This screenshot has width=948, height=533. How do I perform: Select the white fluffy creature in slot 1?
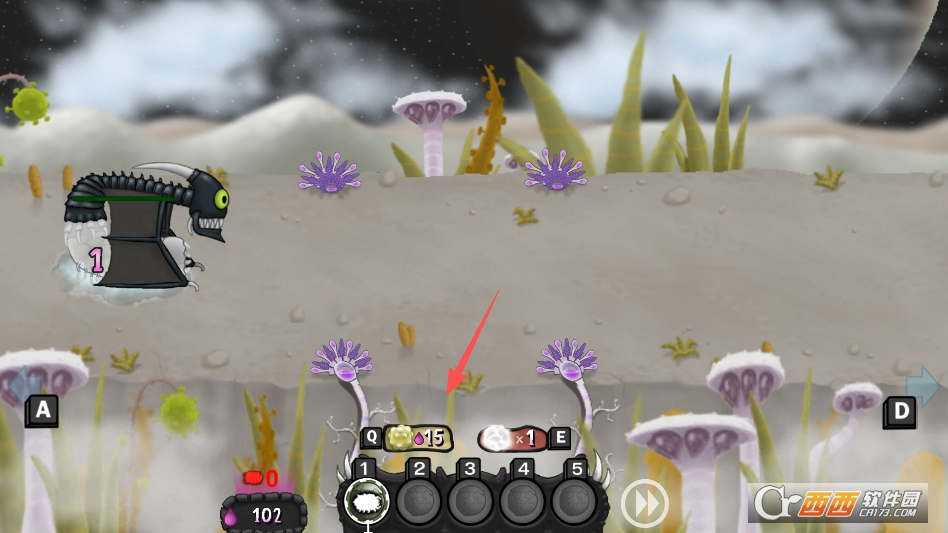point(367,501)
